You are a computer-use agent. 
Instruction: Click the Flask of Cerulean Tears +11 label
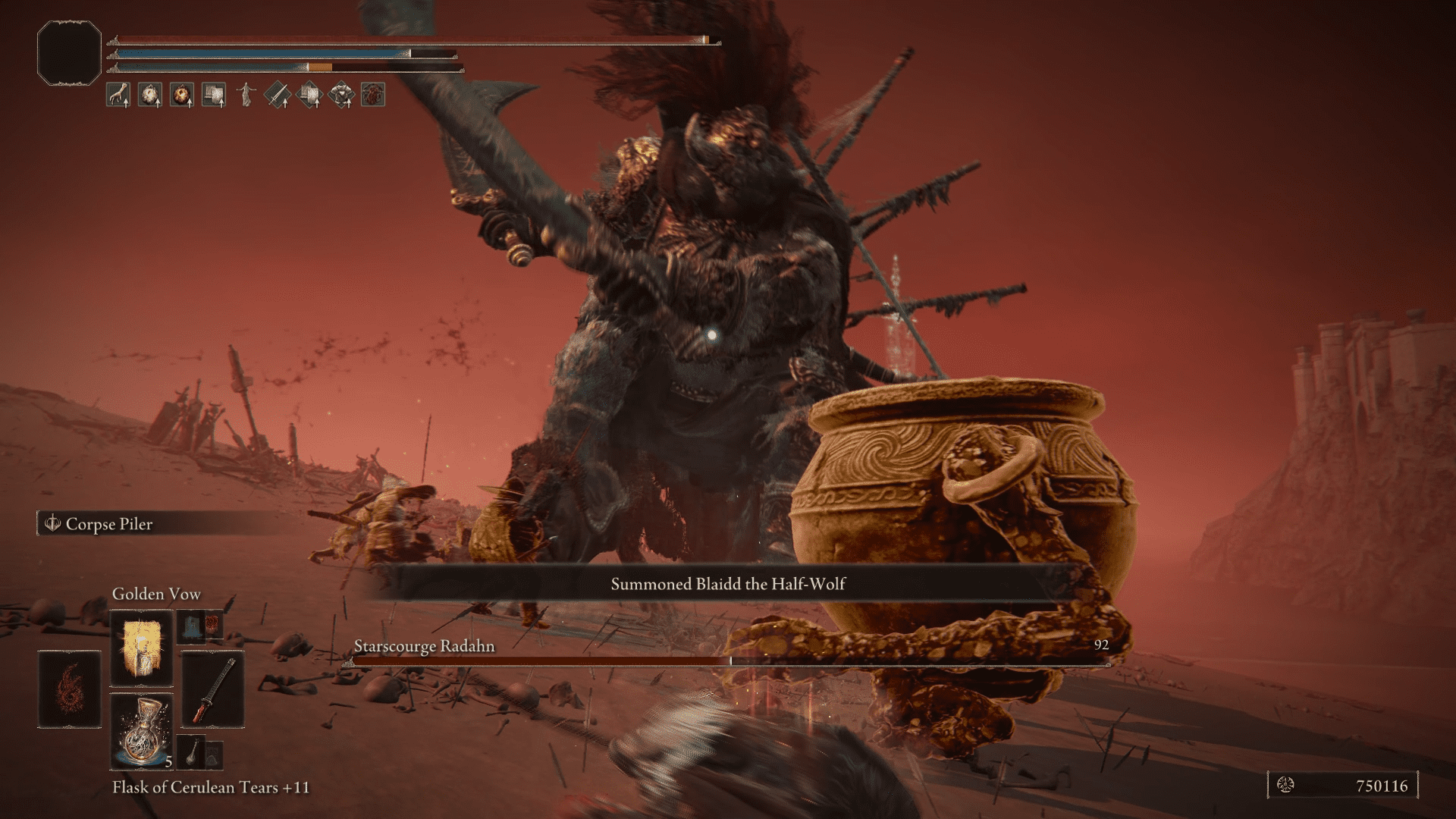[x=212, y=787]
